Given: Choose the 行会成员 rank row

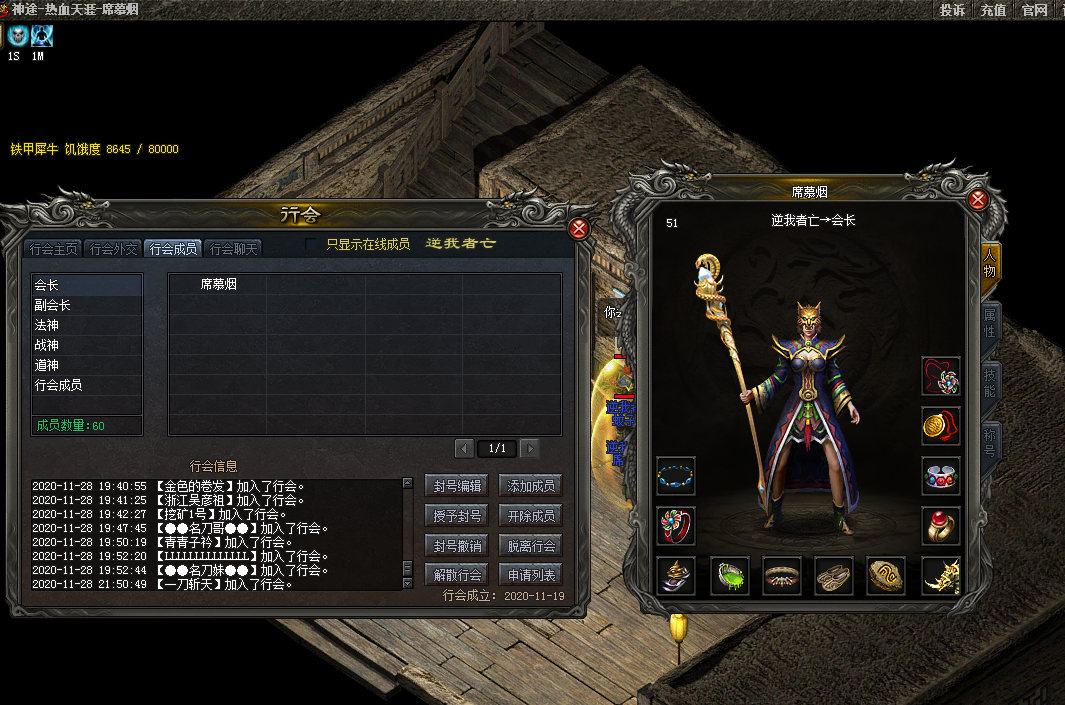Looking at the screenshot, I should 87,385.
